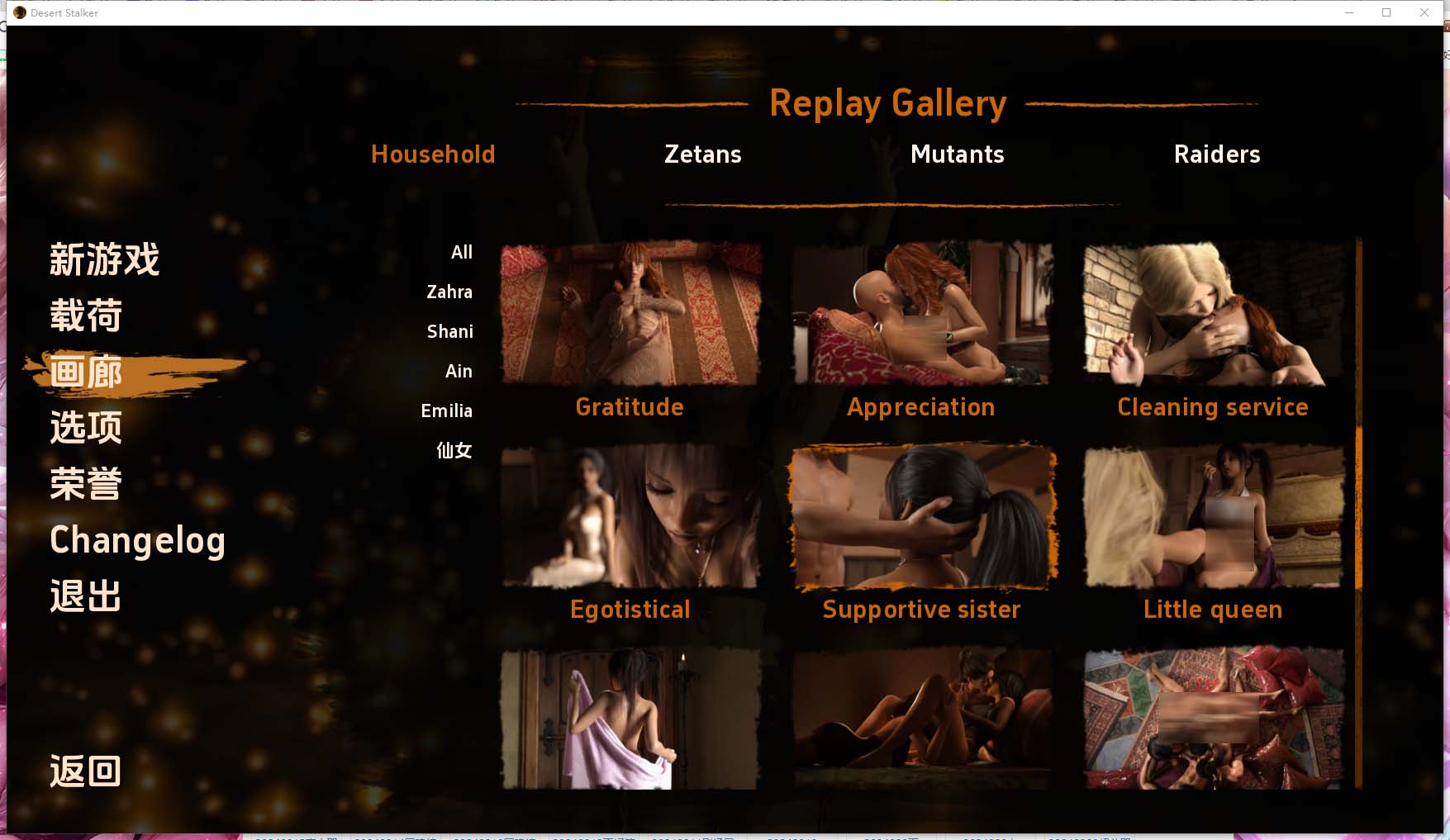
Task: Show All household scenes
Action: [x=461, y=253]
